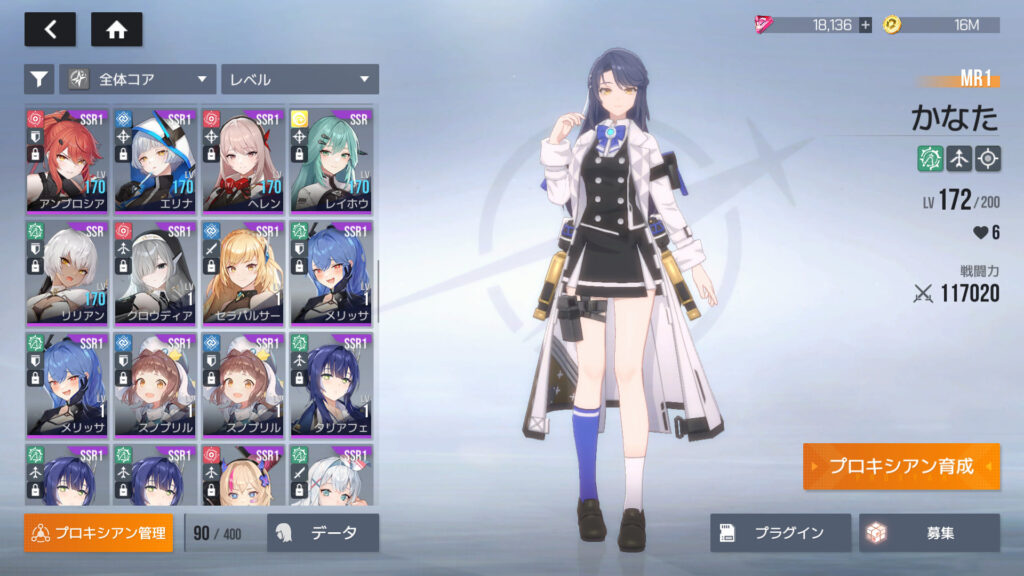This screenshot has width=1024, height=576.
Task: Go to the 募集 recruitment screen
Action: [929, 533]
